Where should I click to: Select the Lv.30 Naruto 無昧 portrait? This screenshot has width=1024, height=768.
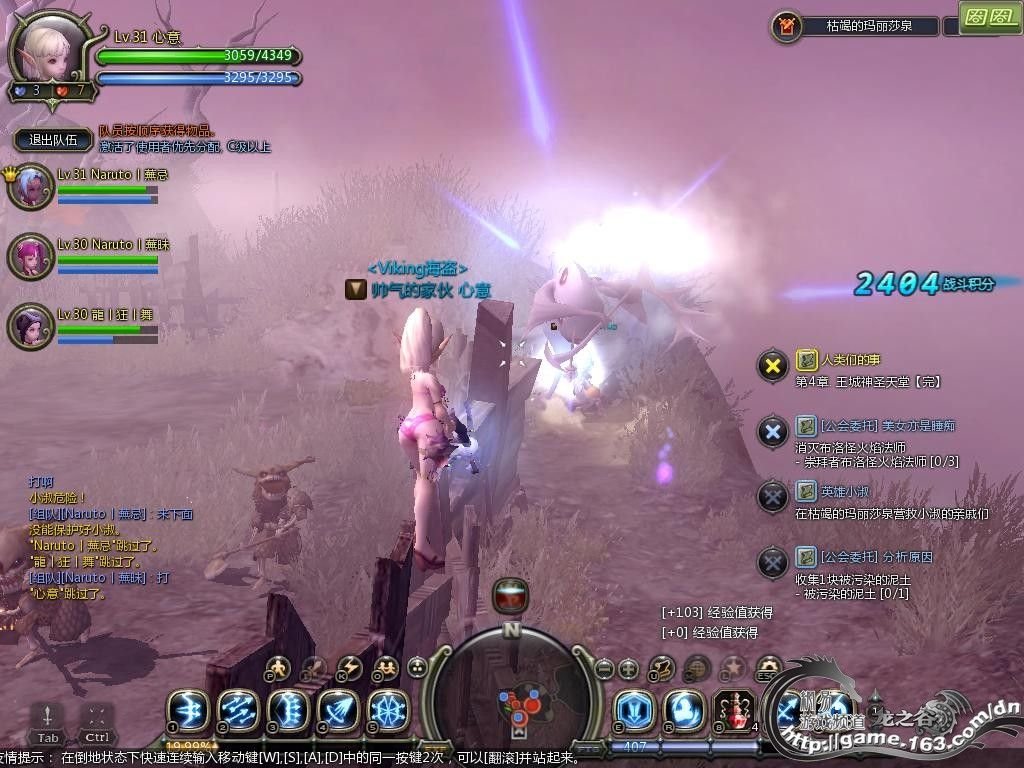(x=30, y=257)
